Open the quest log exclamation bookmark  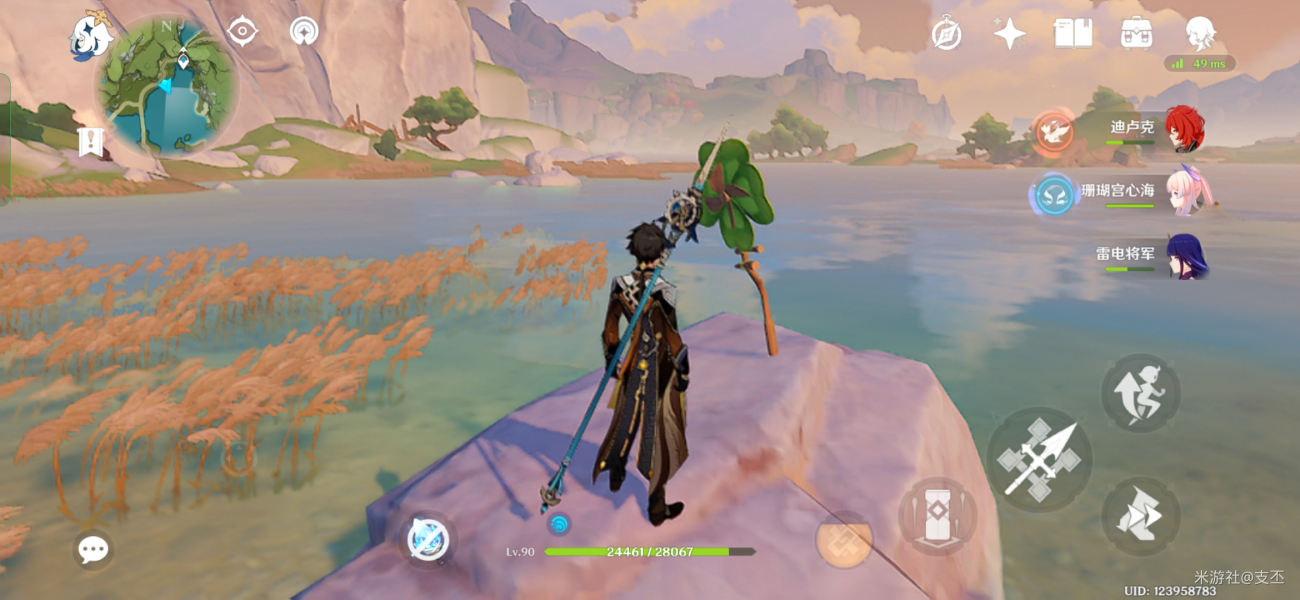91,142
